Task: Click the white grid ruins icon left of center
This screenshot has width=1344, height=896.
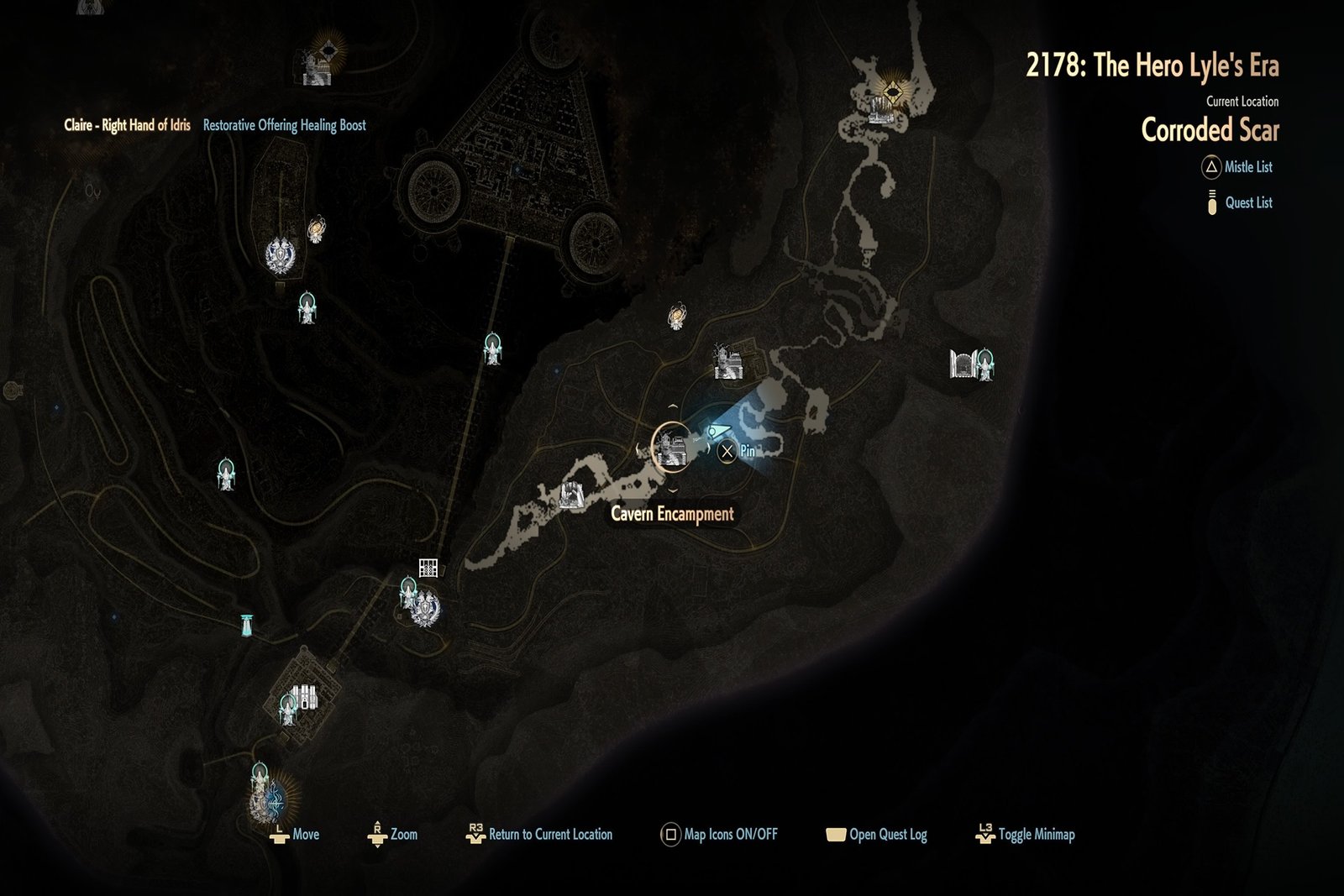Action: click(x=428, y=569)
